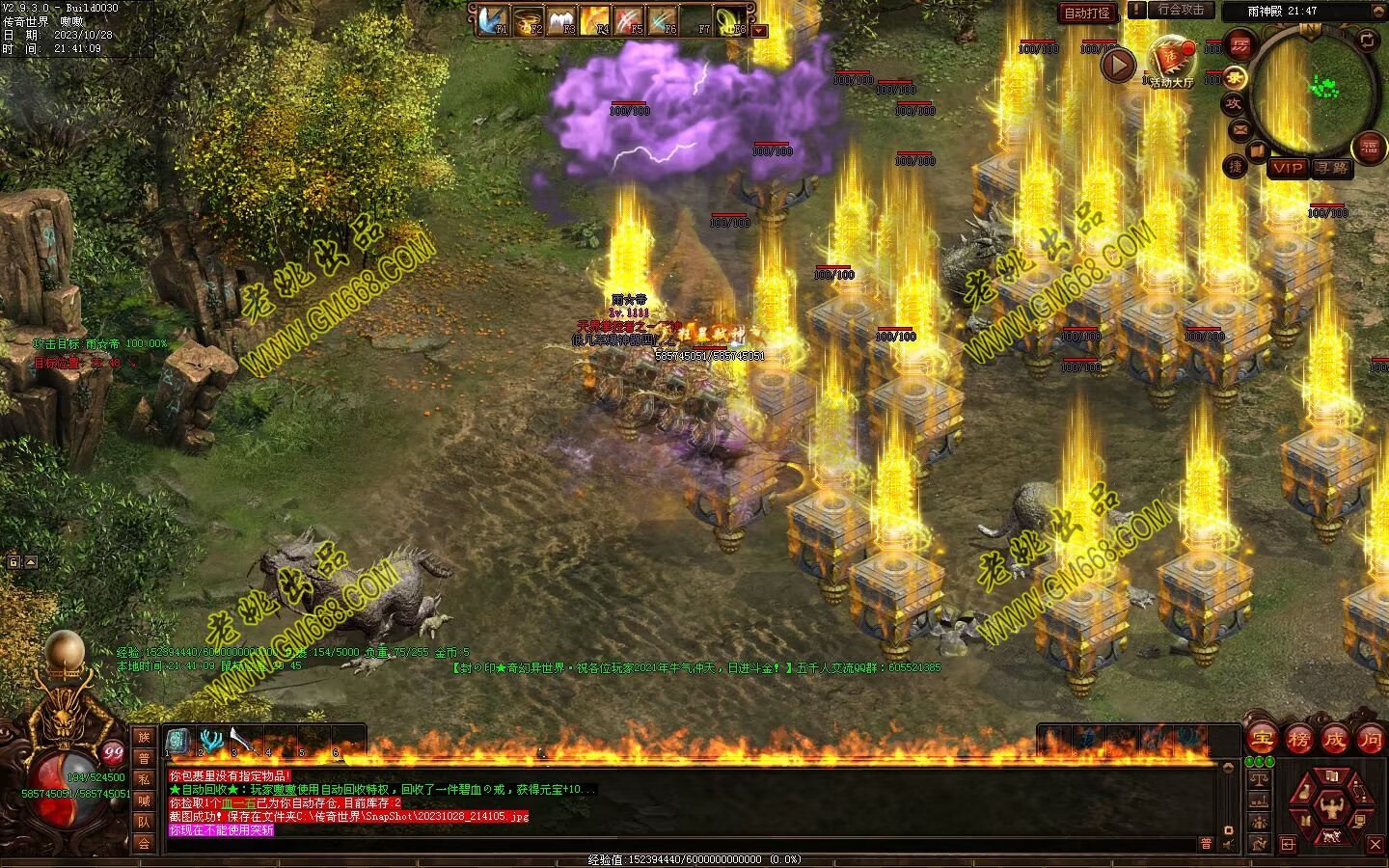Viewport: 1389px width, 868px height.
Task: Open the mail envelope icon
Action: point(1239,129)
